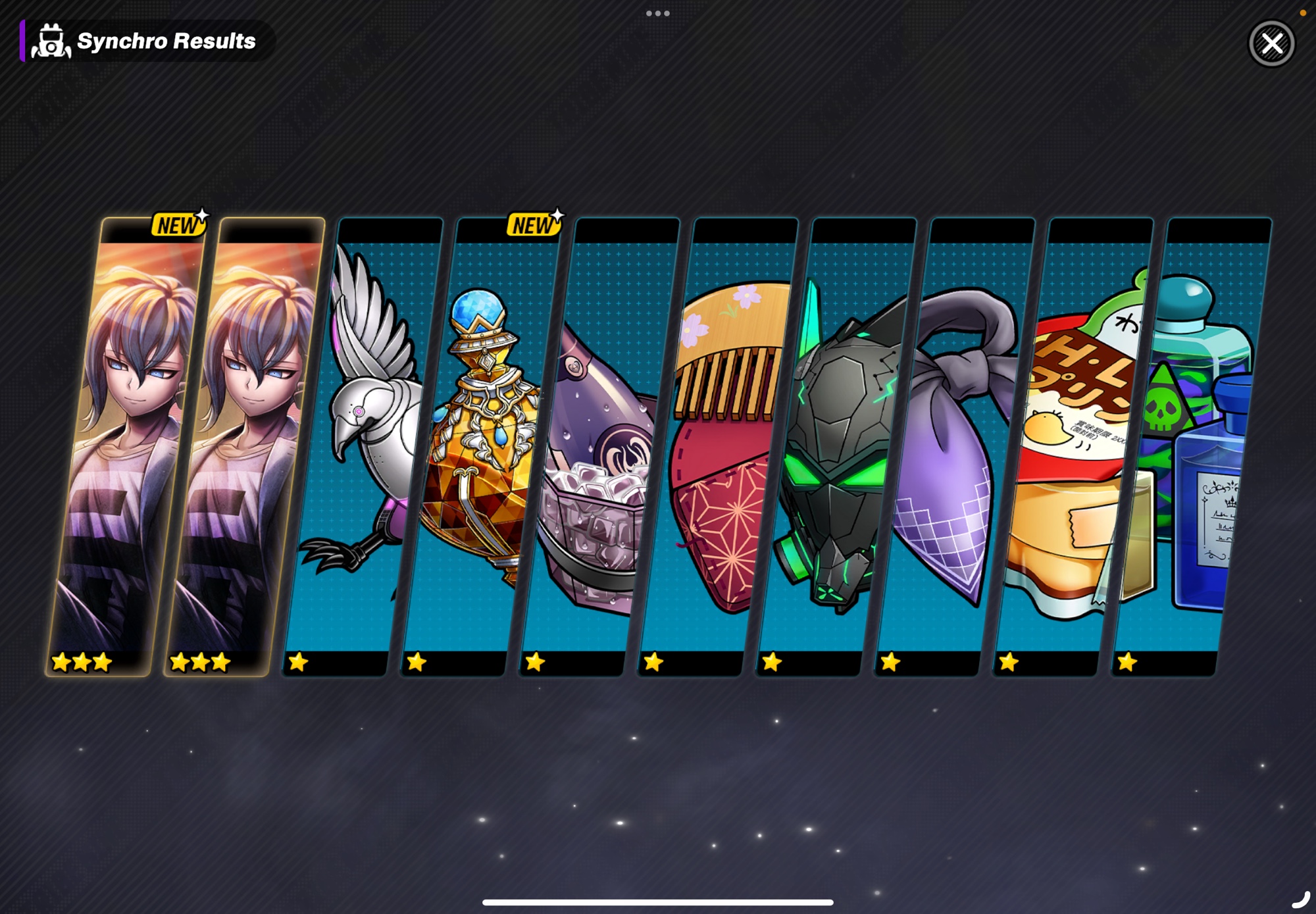Select the three-star character card without NEW badge
1316x914 pixels.
pyautogui.click(x=243, y=447)
